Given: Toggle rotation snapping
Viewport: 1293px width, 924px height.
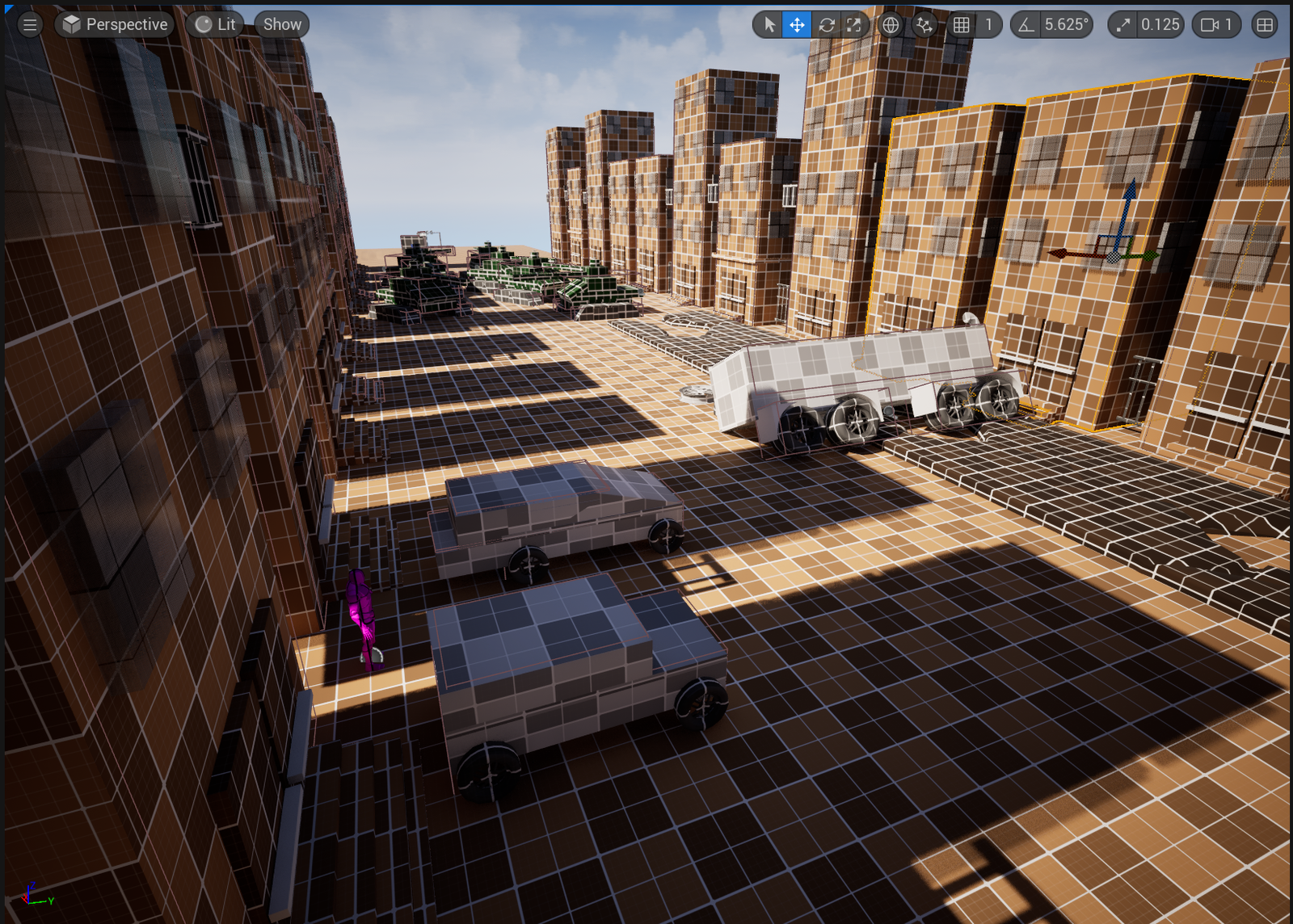Looking at the screenshot, I should (x=1026, y=24).
